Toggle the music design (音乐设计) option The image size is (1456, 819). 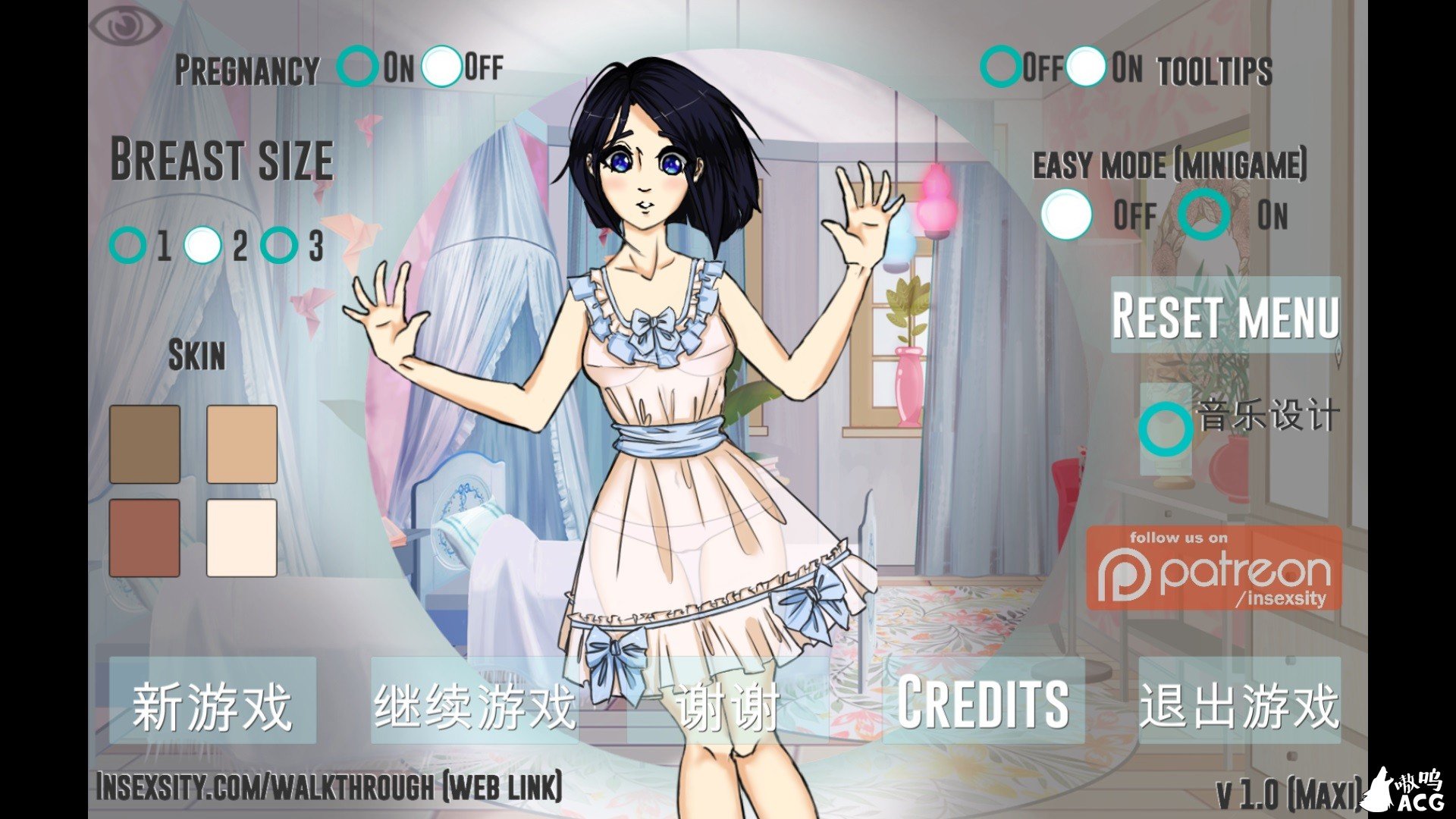[x=1166, y=428]
